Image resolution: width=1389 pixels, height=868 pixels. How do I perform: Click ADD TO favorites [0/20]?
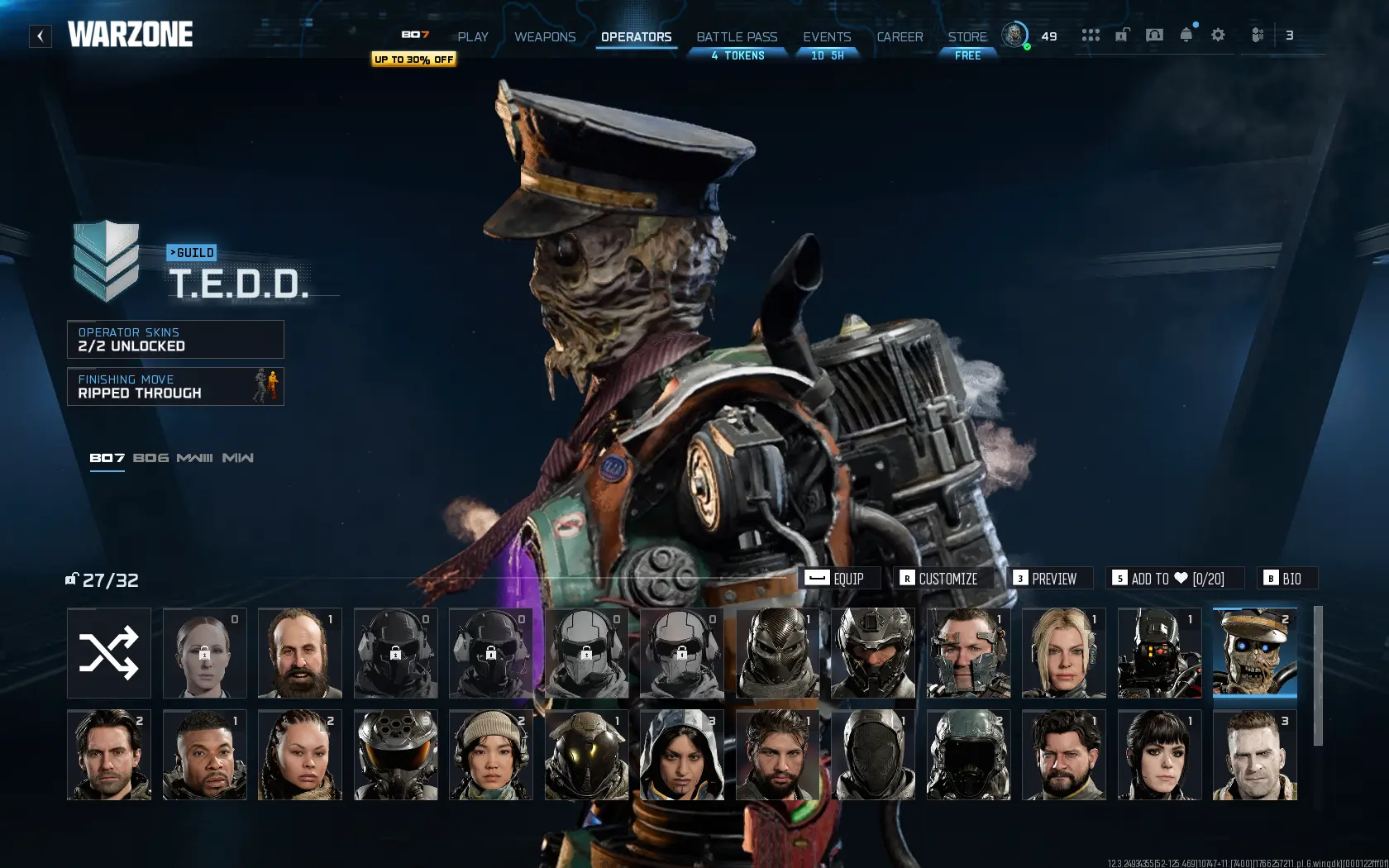tap(1174, 579)
